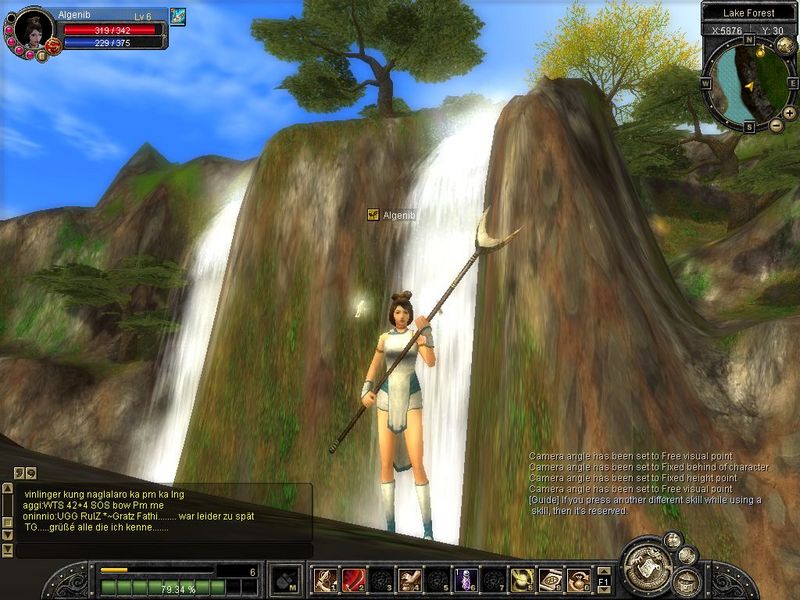Zoom in the minimap with plus button
Image resolution: width=800 pixels, height=600 pixels.
click(790, 113)
